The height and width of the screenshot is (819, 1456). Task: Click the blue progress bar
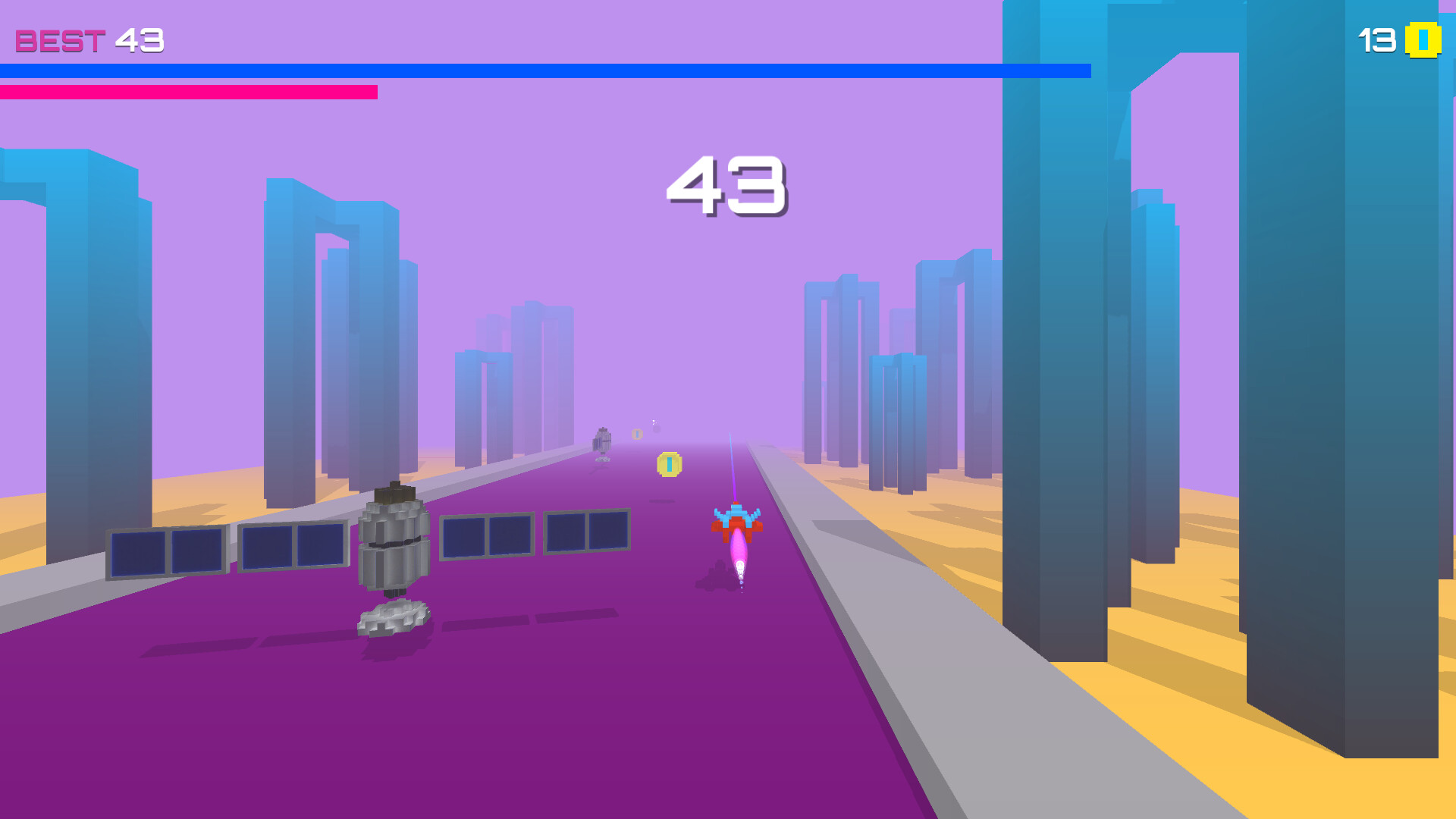(x=531, y=71)
